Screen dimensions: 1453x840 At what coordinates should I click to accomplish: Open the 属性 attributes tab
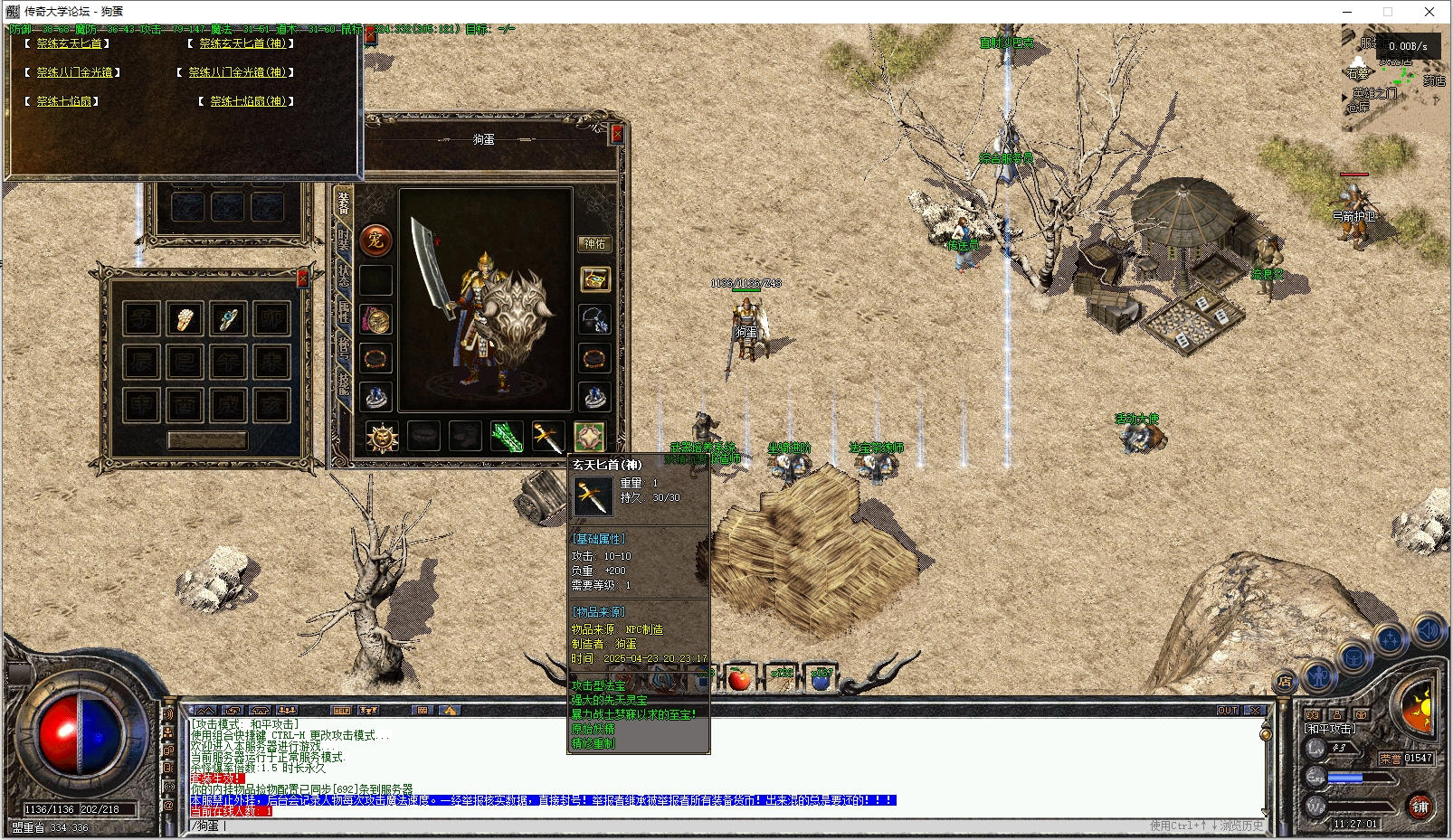tap(344, 312)
